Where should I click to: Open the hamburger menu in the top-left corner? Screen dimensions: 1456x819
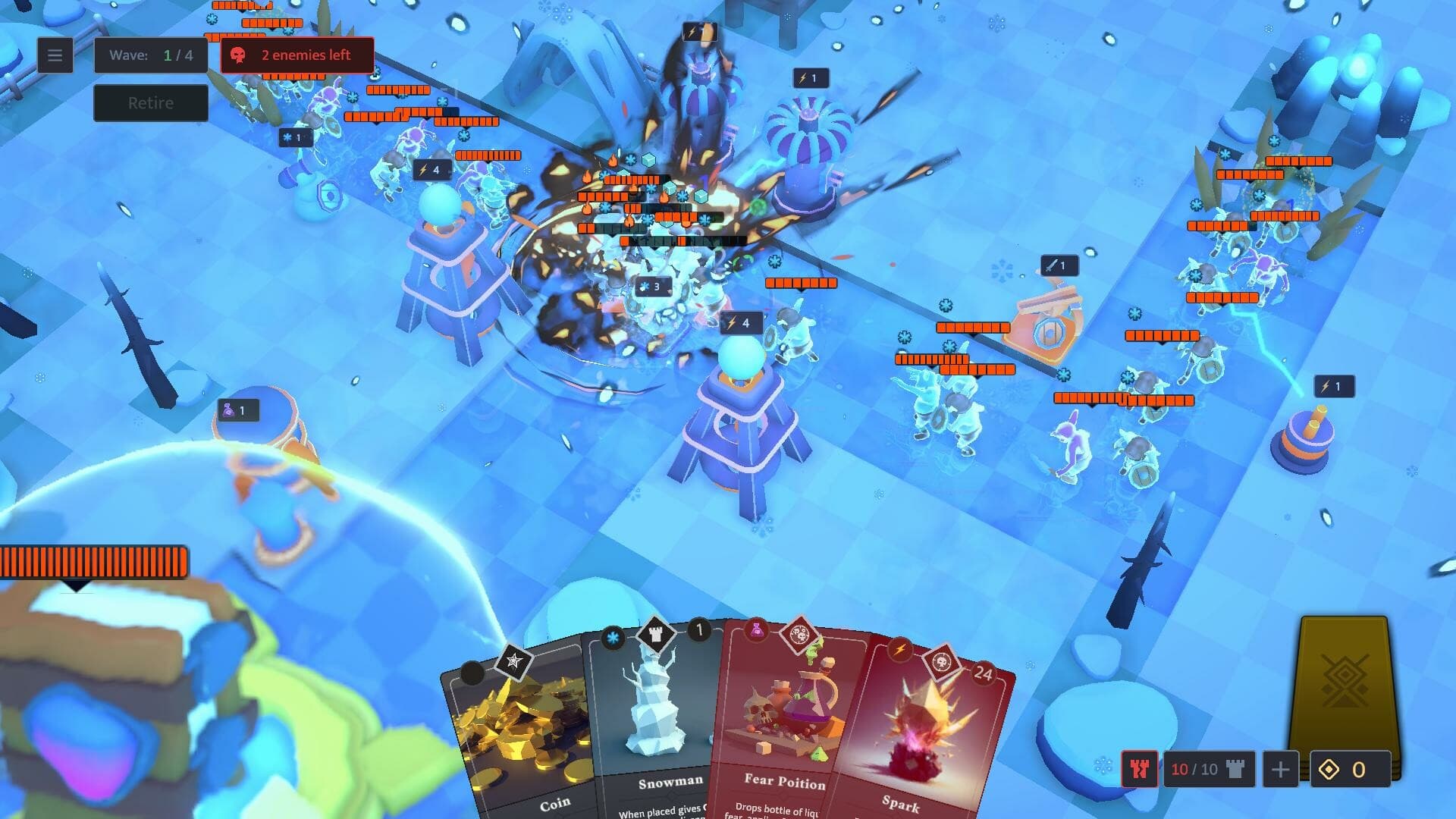click(x=54, y=55)
